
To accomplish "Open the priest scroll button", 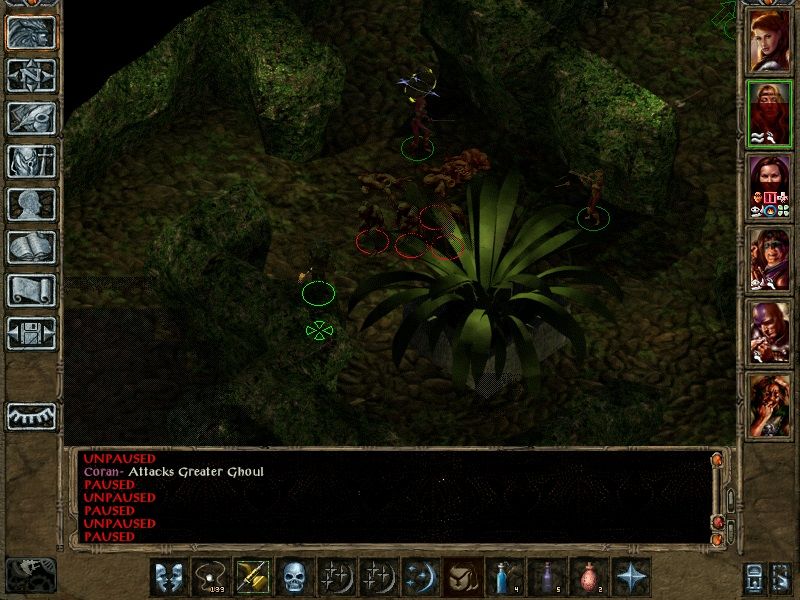I will pyautogui.click(x=31, y=290).
